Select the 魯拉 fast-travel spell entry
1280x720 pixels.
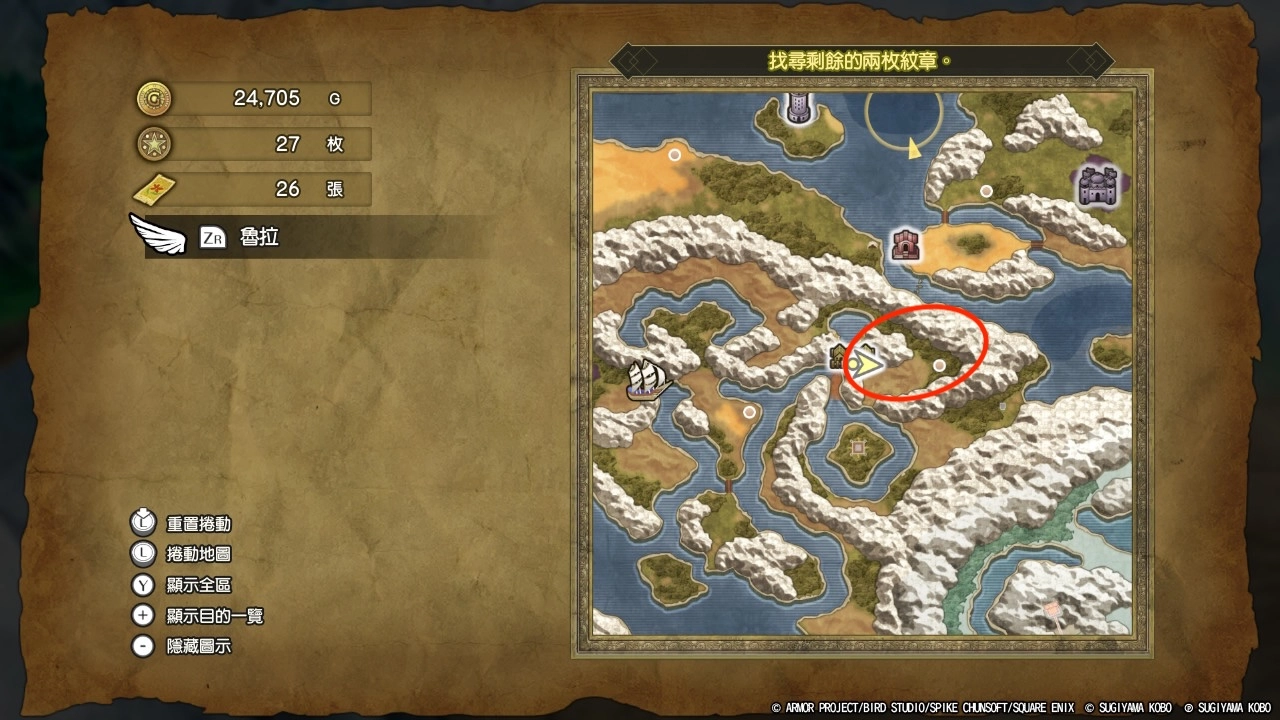259,238
